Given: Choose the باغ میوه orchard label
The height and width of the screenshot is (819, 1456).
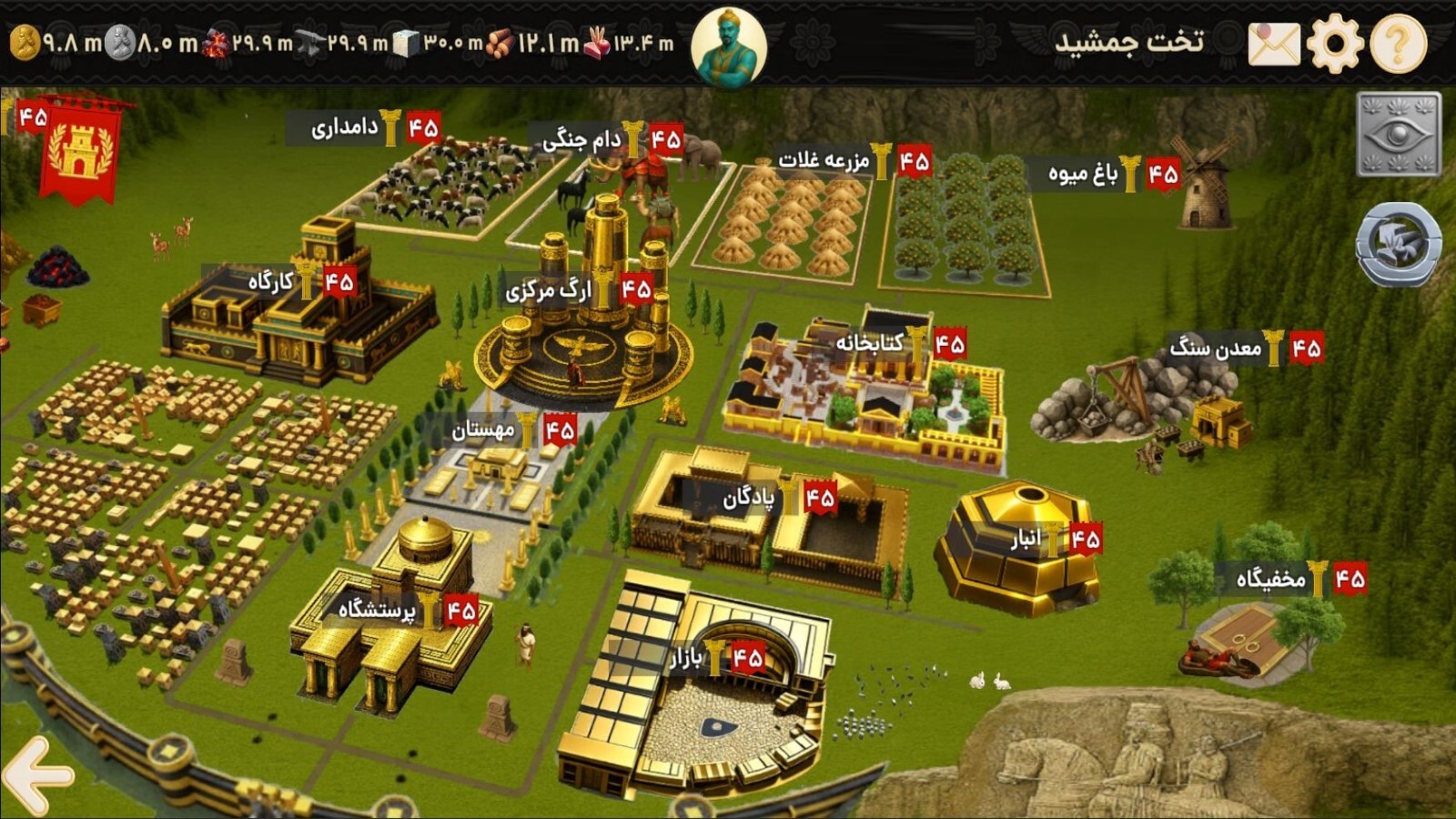Looking at the screenshot, I should 1083,173.
